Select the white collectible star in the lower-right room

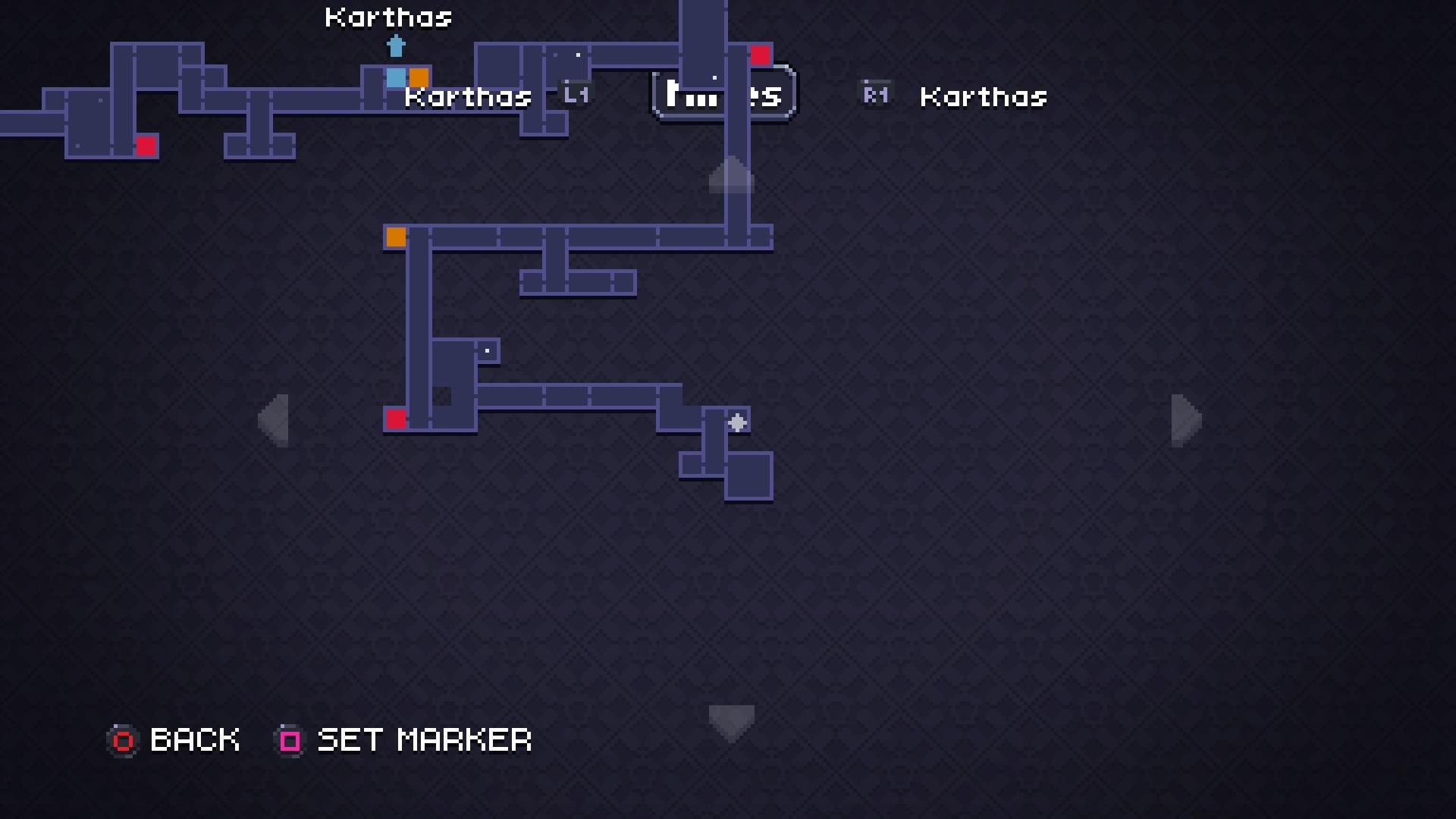tap(737, 422)
